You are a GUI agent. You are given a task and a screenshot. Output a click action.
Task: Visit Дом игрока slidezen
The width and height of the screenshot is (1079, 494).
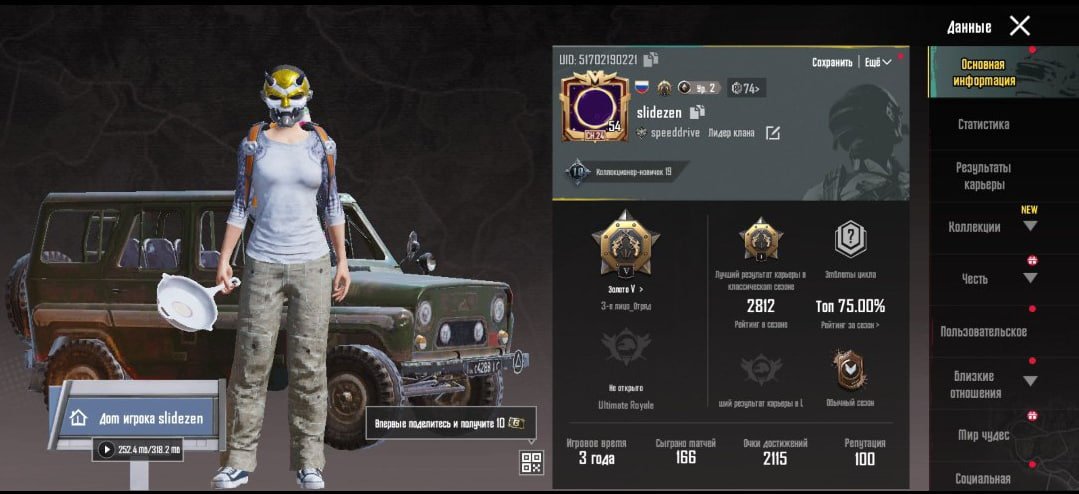point(139,418)
